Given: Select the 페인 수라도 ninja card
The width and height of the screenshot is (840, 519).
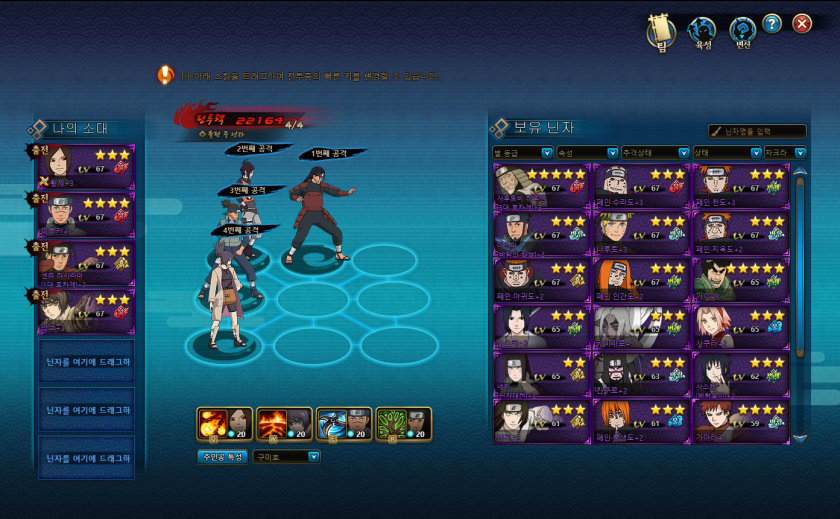Looking at the screenshot, I should pyautogui.click(x=640, y=186).
